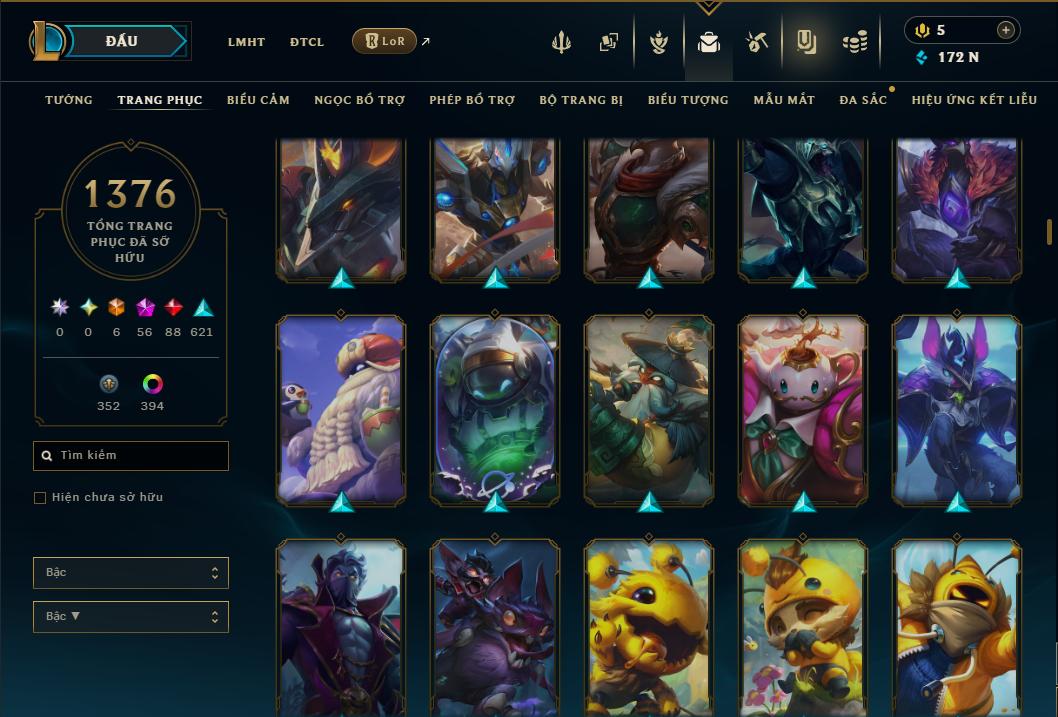Switch to the Mẫu Mắt tab
Screen dimensions: 1058x717
click(x=784, y=100)
